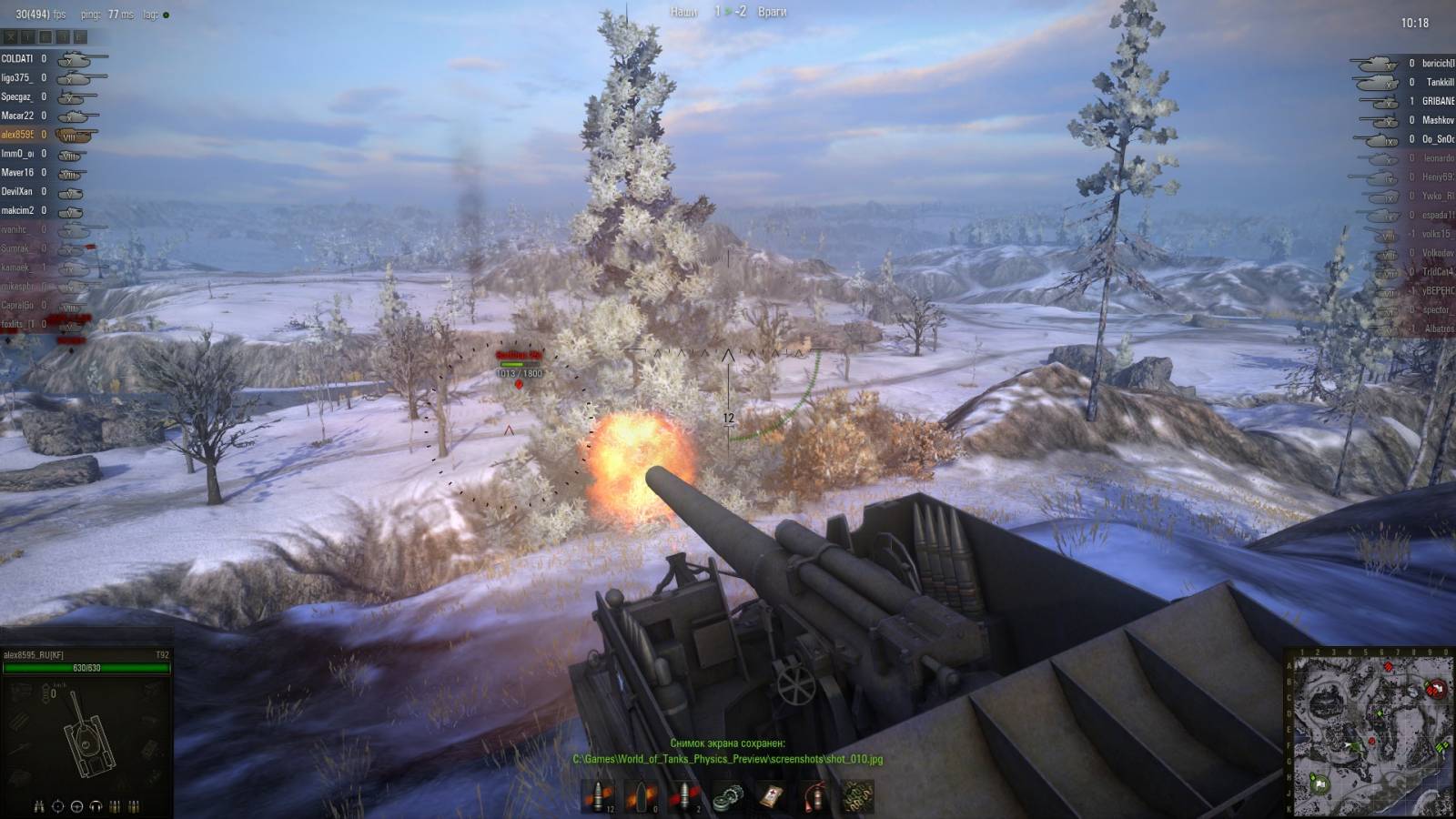The image size is (1456, 819).
Task: Click the headphones radio operator icon
Action: (96, 806)
